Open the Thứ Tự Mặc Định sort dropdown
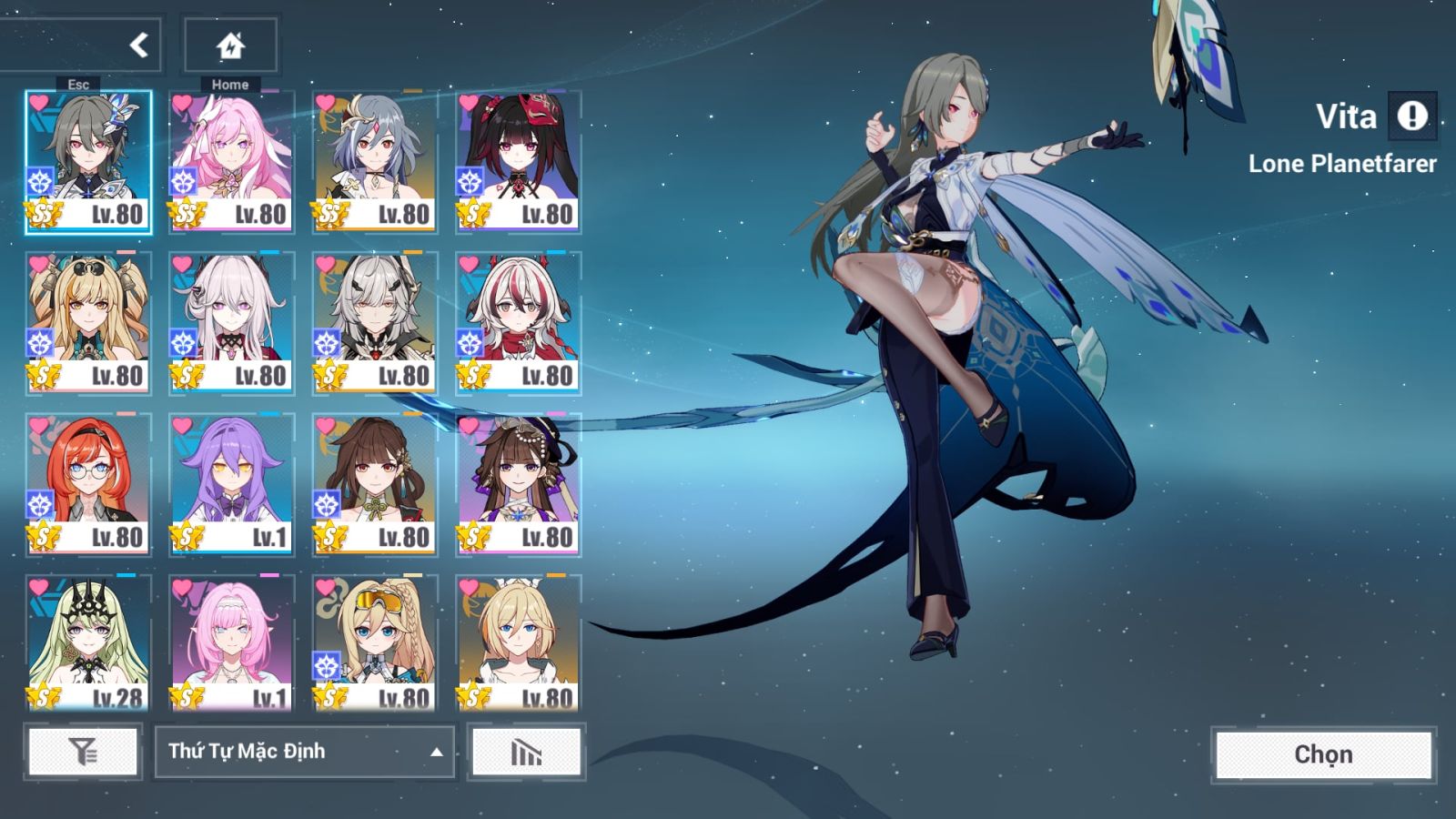This screenshot has width=1456, height=819. coord(304,752)
